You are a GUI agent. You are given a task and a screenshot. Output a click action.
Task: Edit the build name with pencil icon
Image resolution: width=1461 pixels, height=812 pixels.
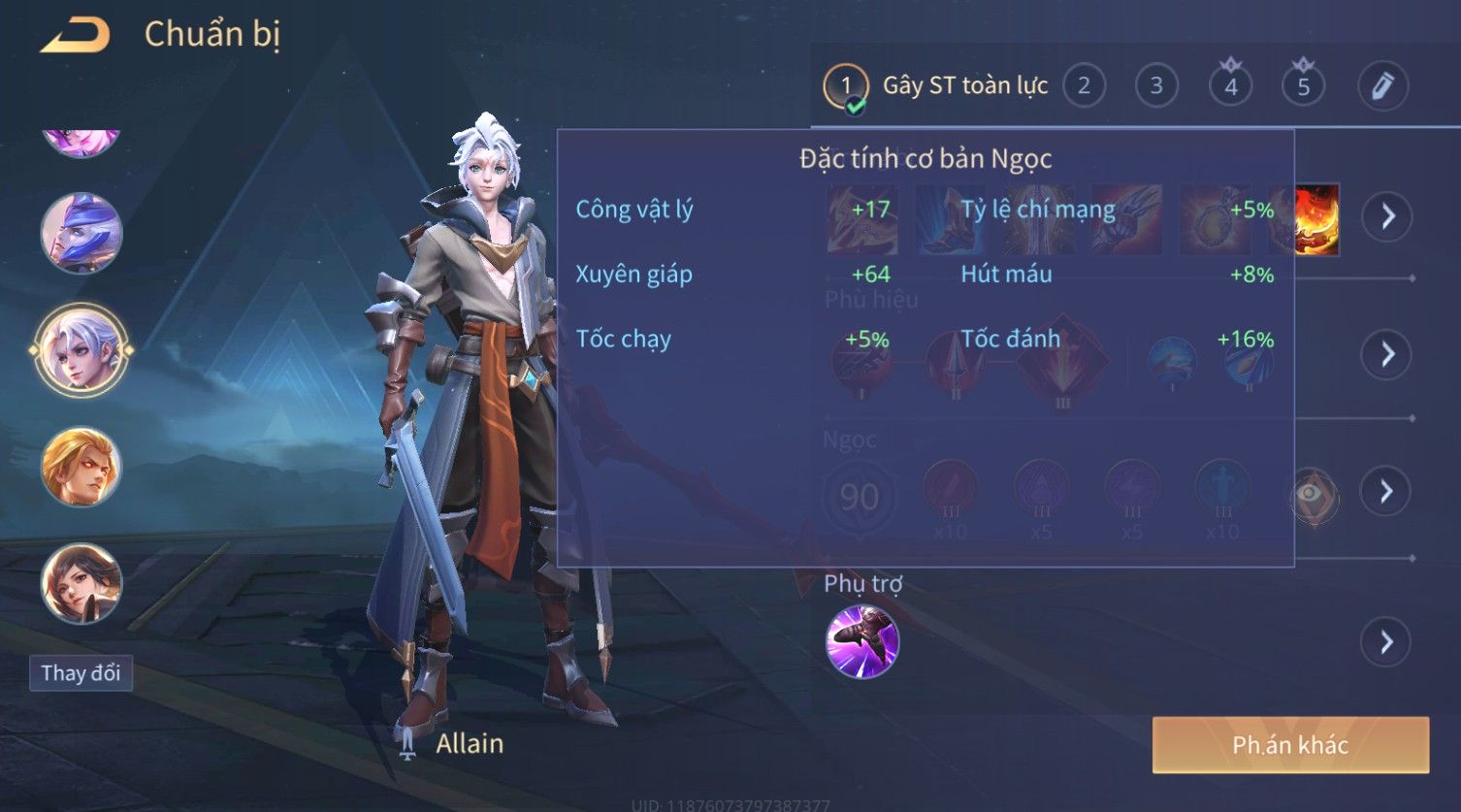(1382, 86)
